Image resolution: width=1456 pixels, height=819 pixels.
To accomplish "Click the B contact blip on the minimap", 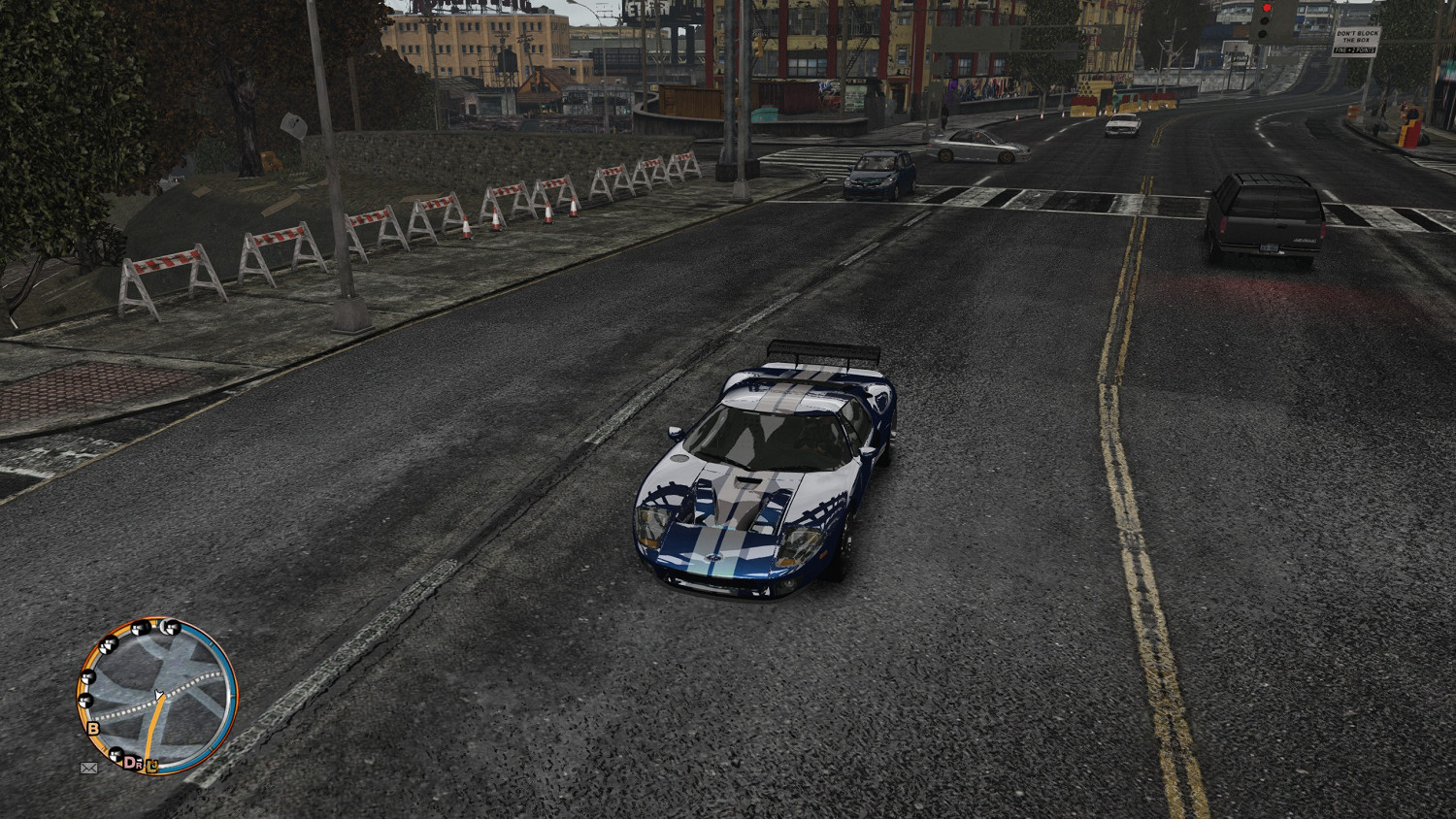I will 92,728.
